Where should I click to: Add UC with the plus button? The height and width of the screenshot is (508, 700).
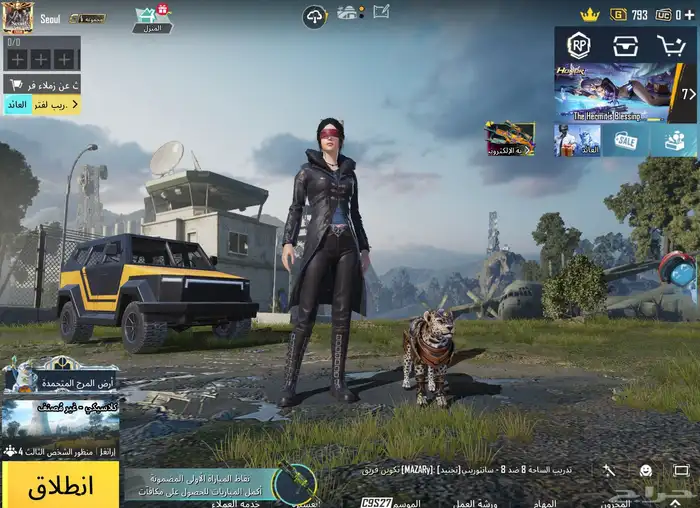[690, 15]
